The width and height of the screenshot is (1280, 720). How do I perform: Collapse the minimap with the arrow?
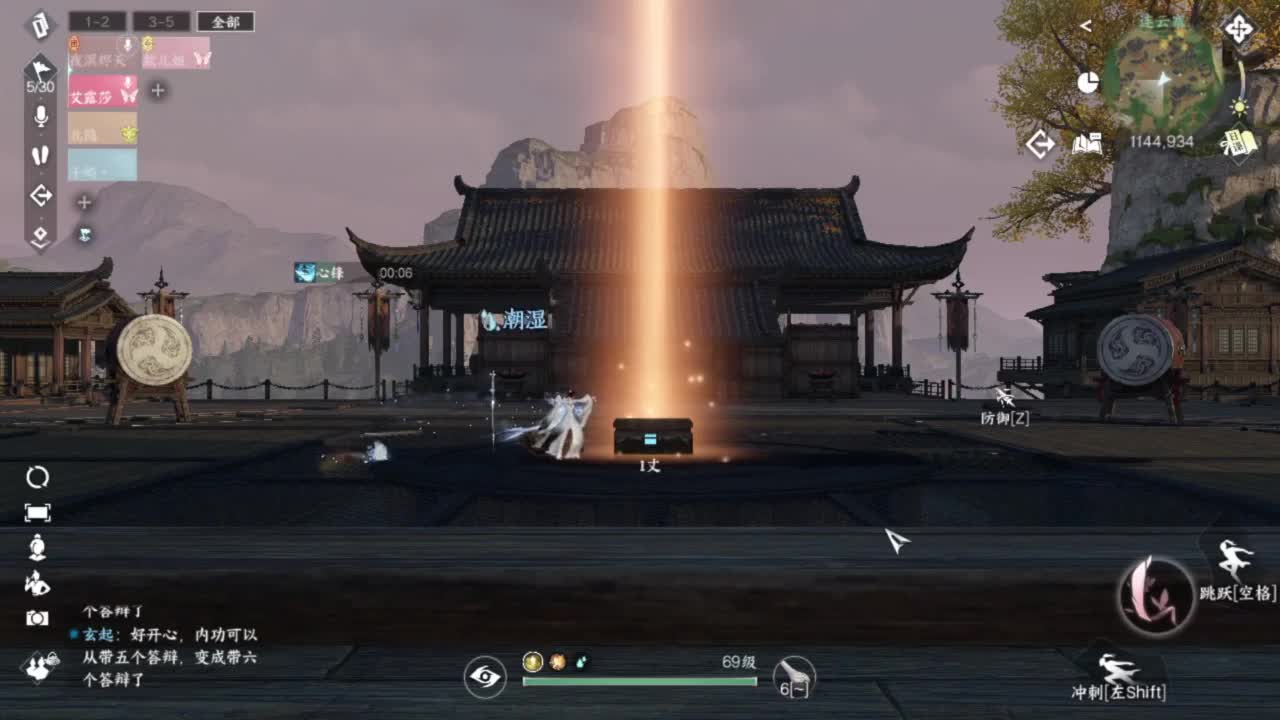coord(1086,27)
